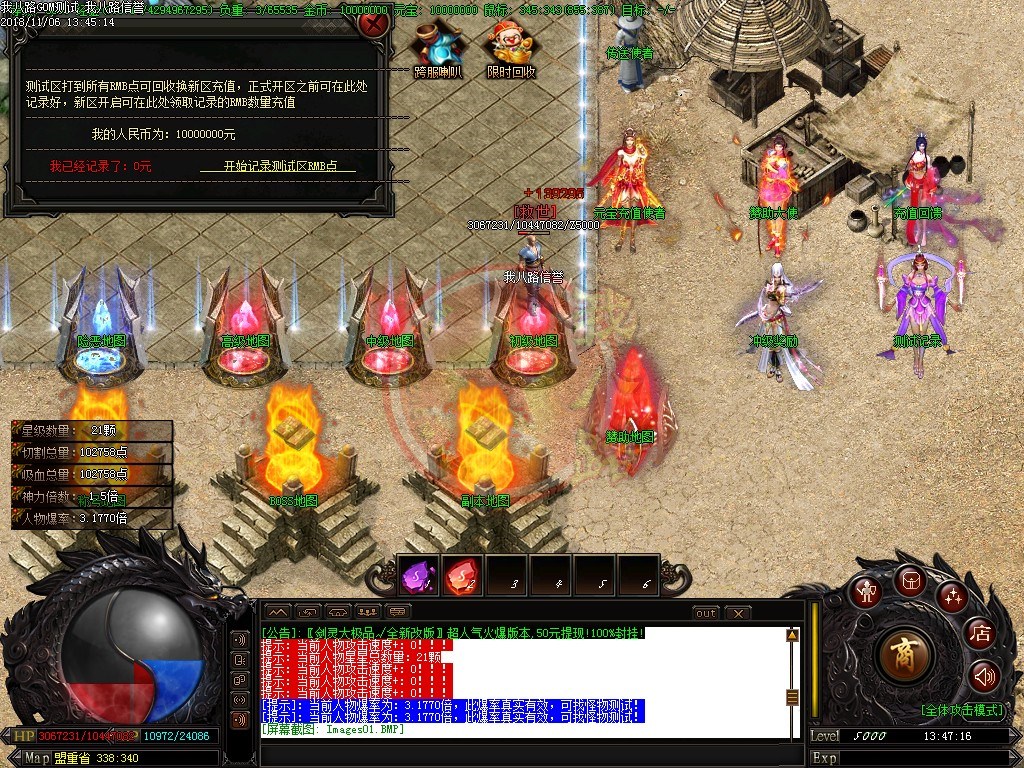Open the central 商 mall button
This screenshot has height=768, width=1024.
coord(906,655)
